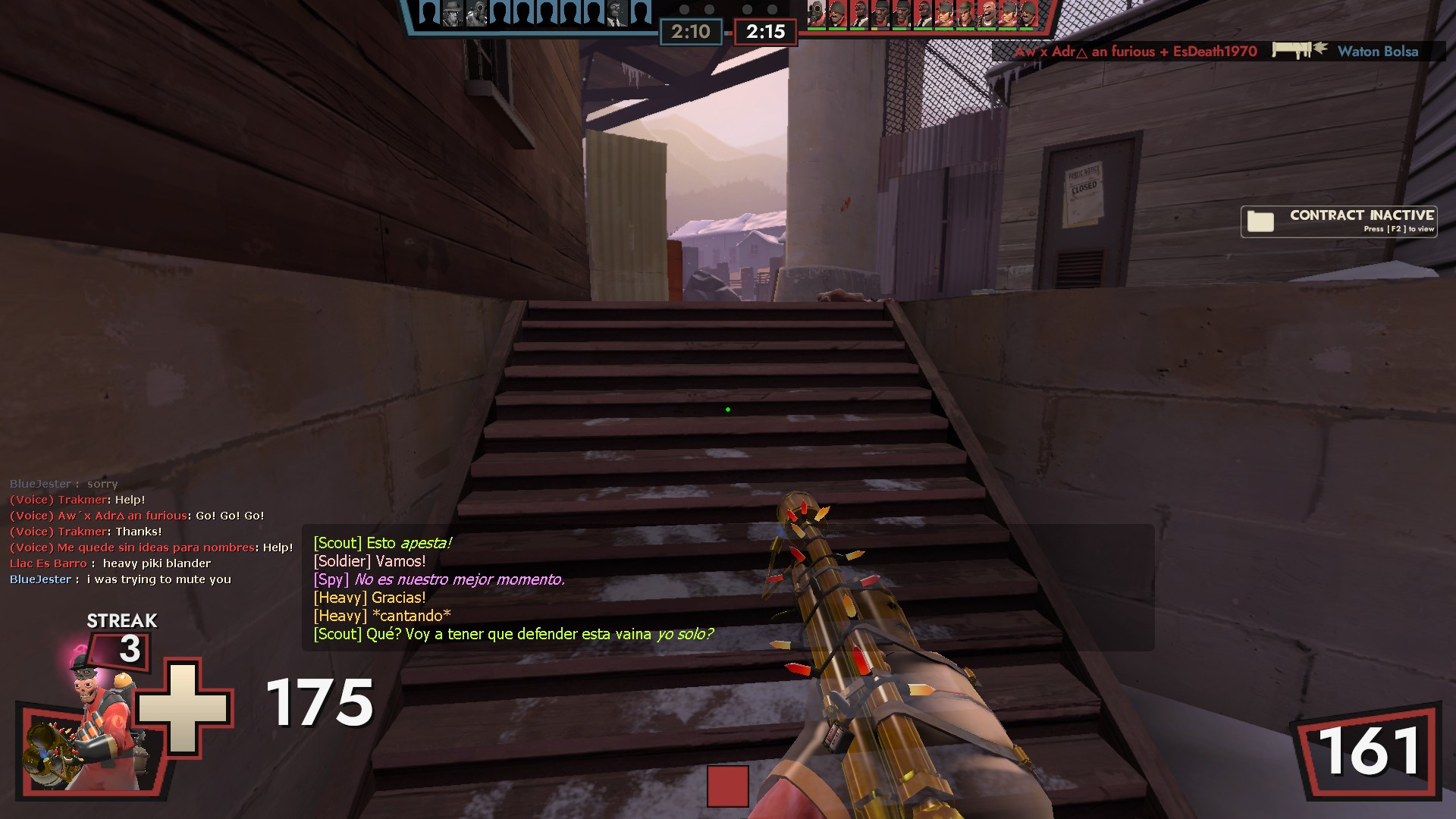Select the RED Heavy avatar with open mouth

(987, 14)
